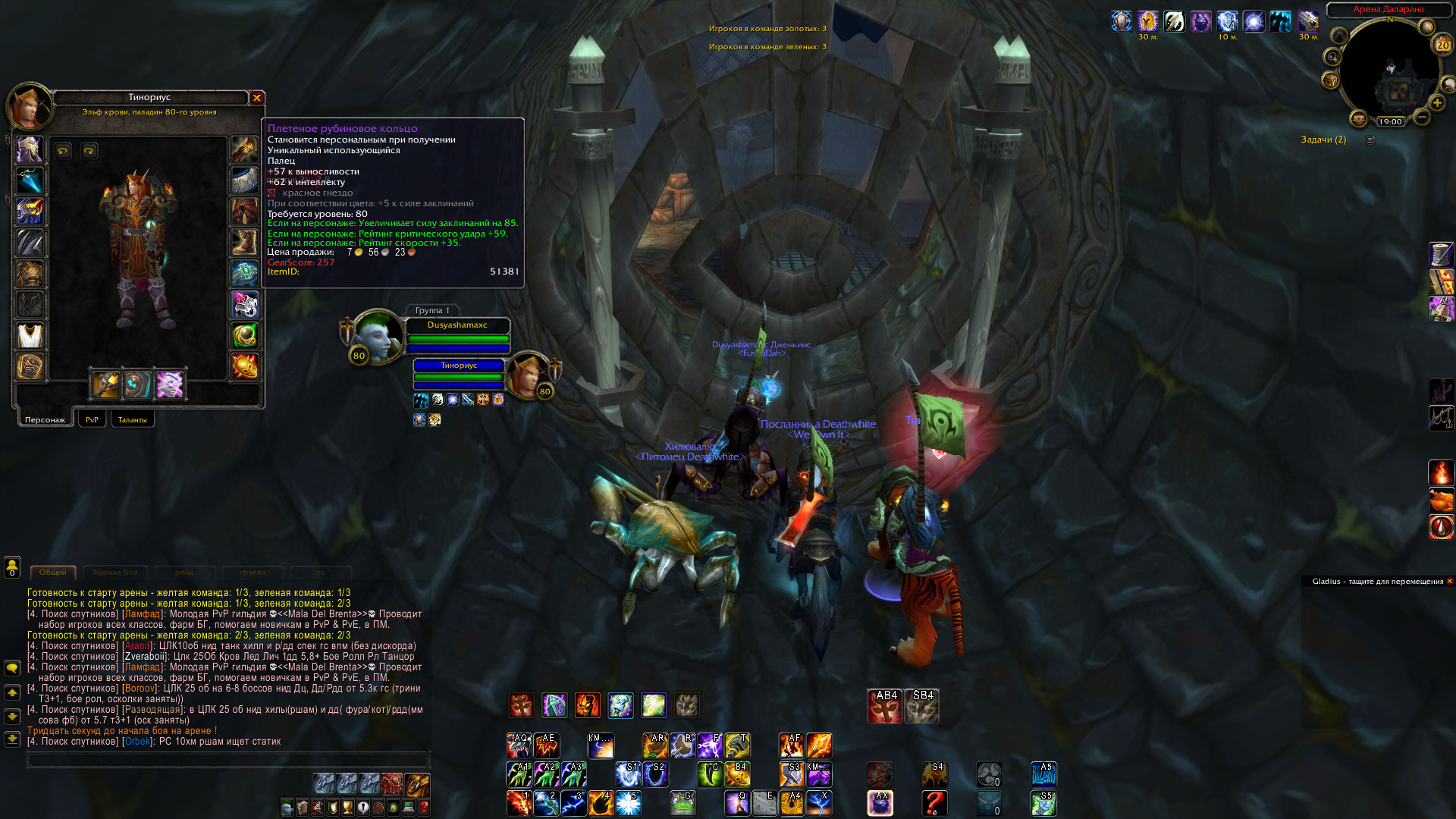Click player name Ламфад in chat
Screen dimensions: 1456x819
tap(143, 614)
